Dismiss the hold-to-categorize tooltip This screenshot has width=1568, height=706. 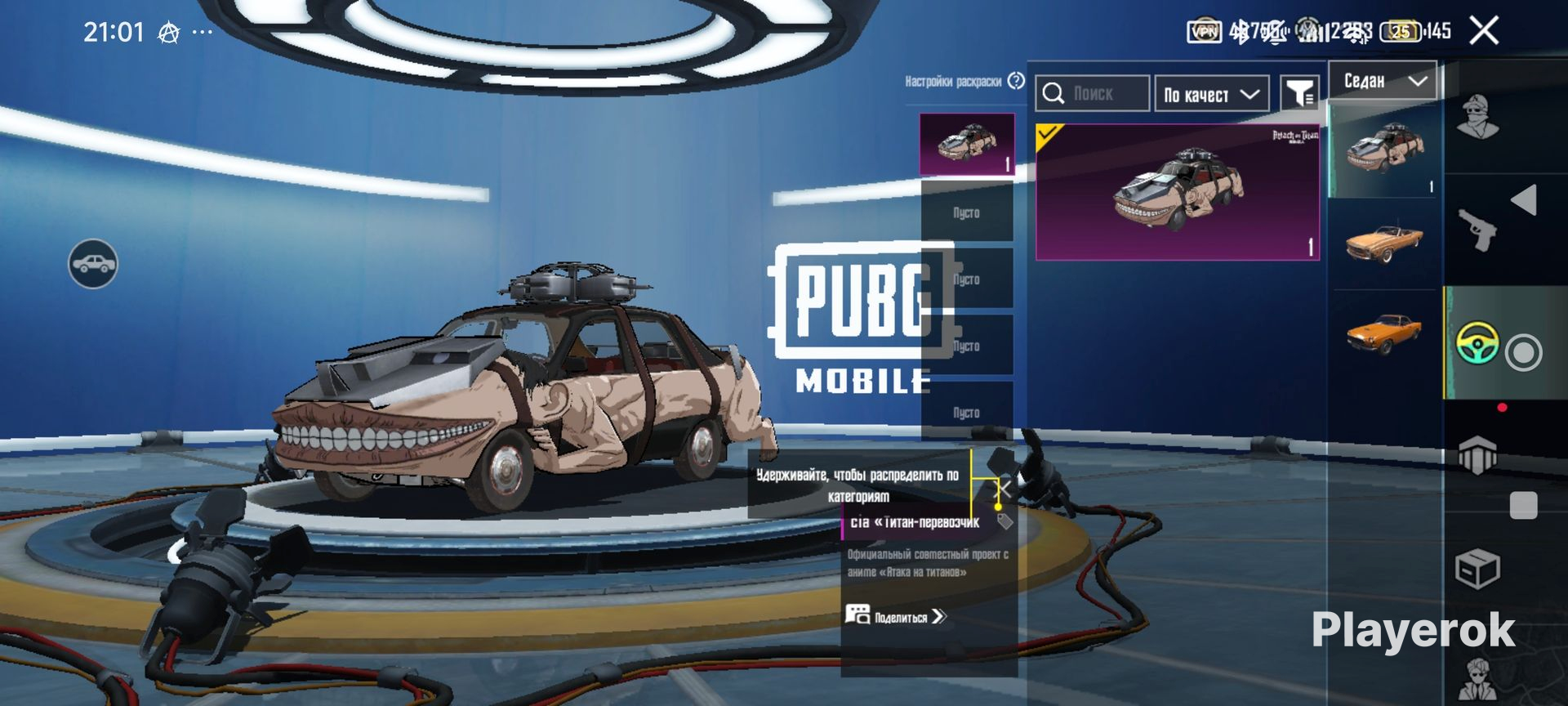[1006, 489]
